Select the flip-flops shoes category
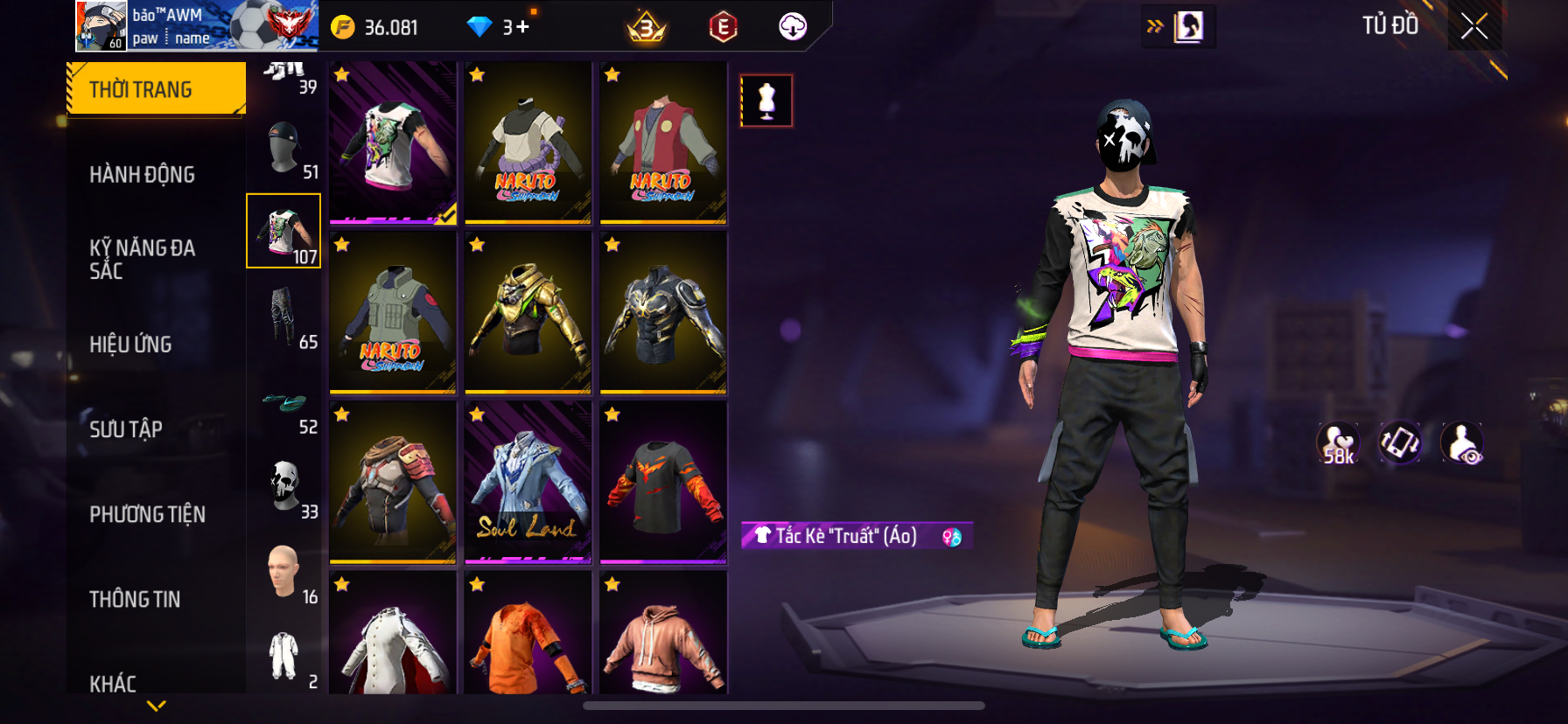This screenshot has height=724, width=1568. pyautogui.click(x=284, y=404)
